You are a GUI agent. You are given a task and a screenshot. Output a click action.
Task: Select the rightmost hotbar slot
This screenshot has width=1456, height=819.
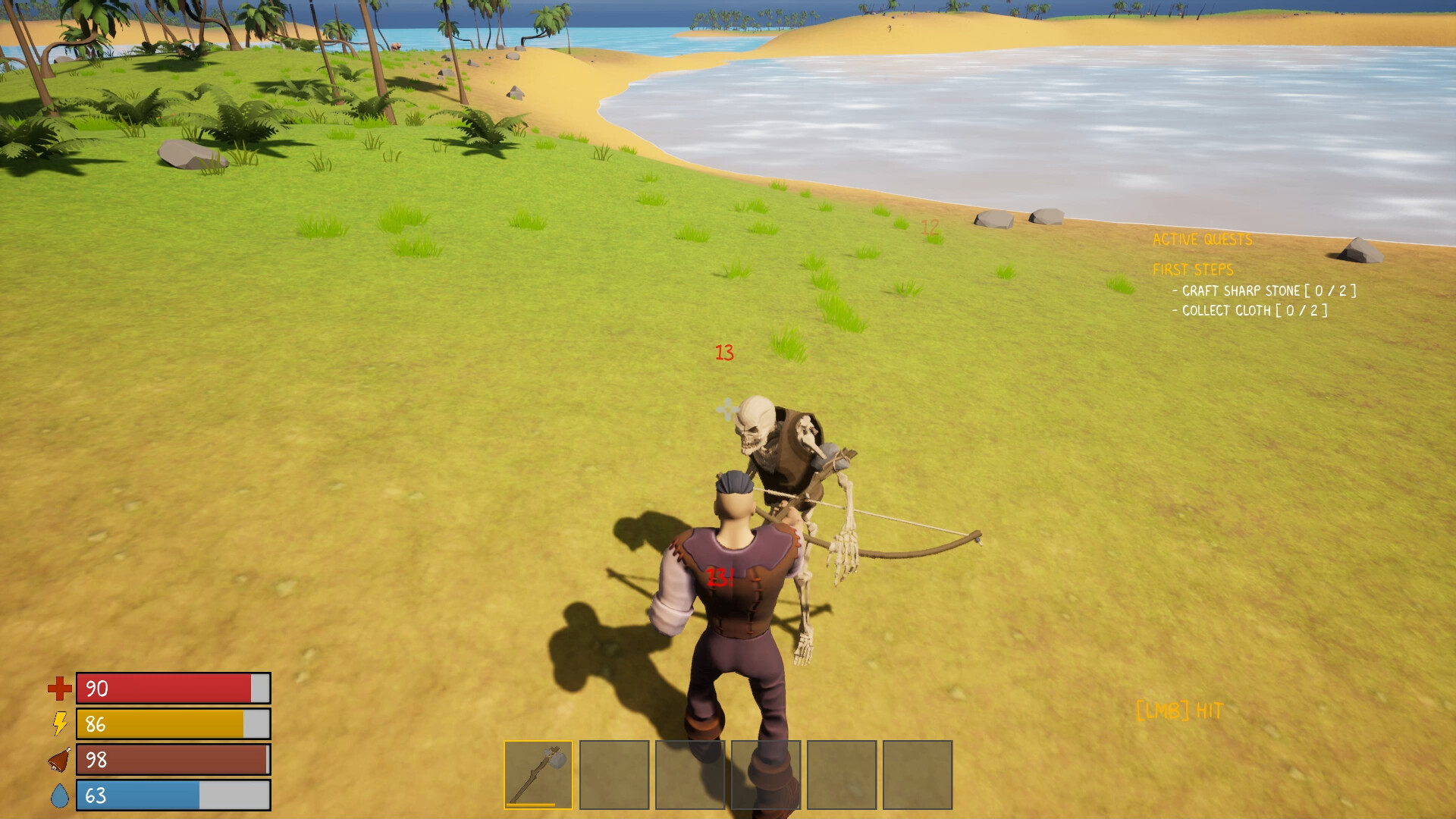pos(918,775)
